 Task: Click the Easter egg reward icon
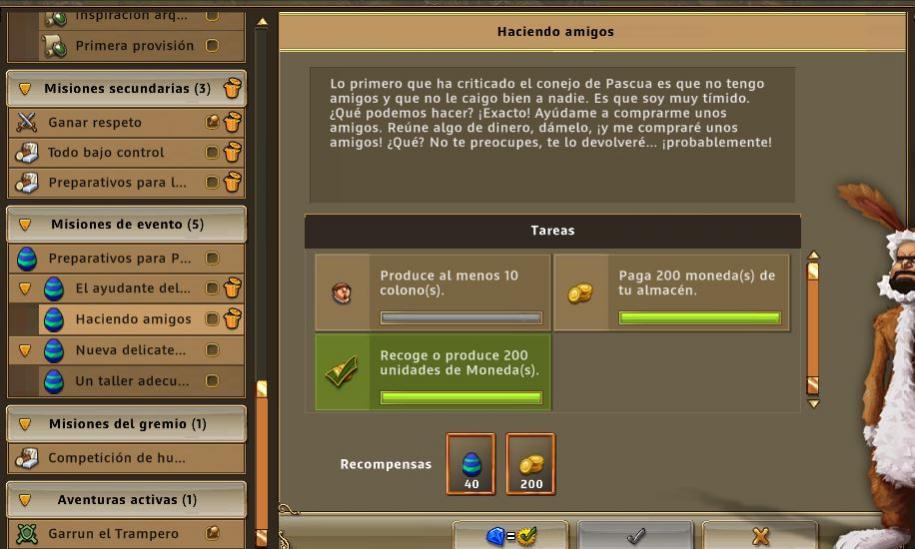coord(471,465)
